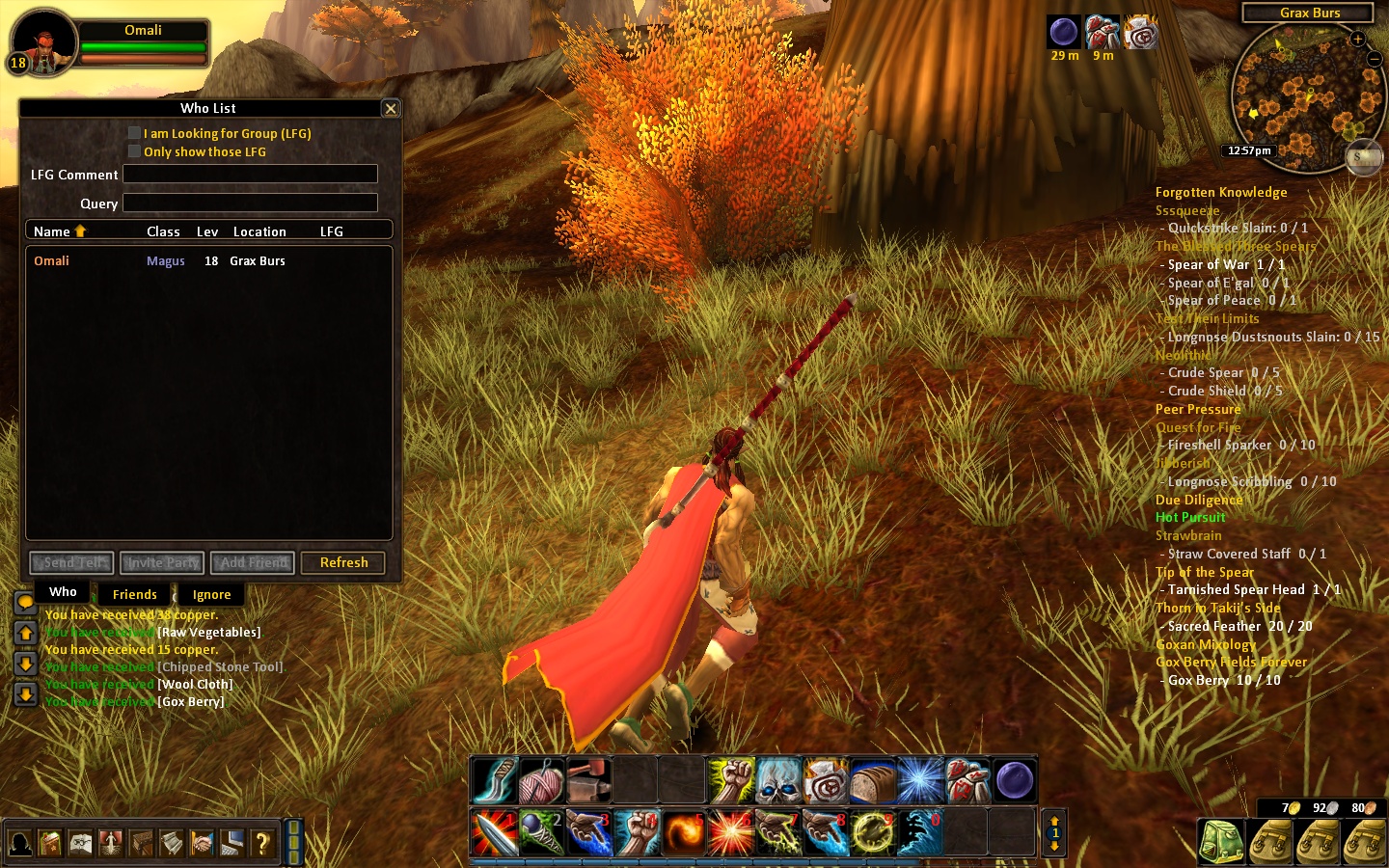Close the Who List window

391,108
